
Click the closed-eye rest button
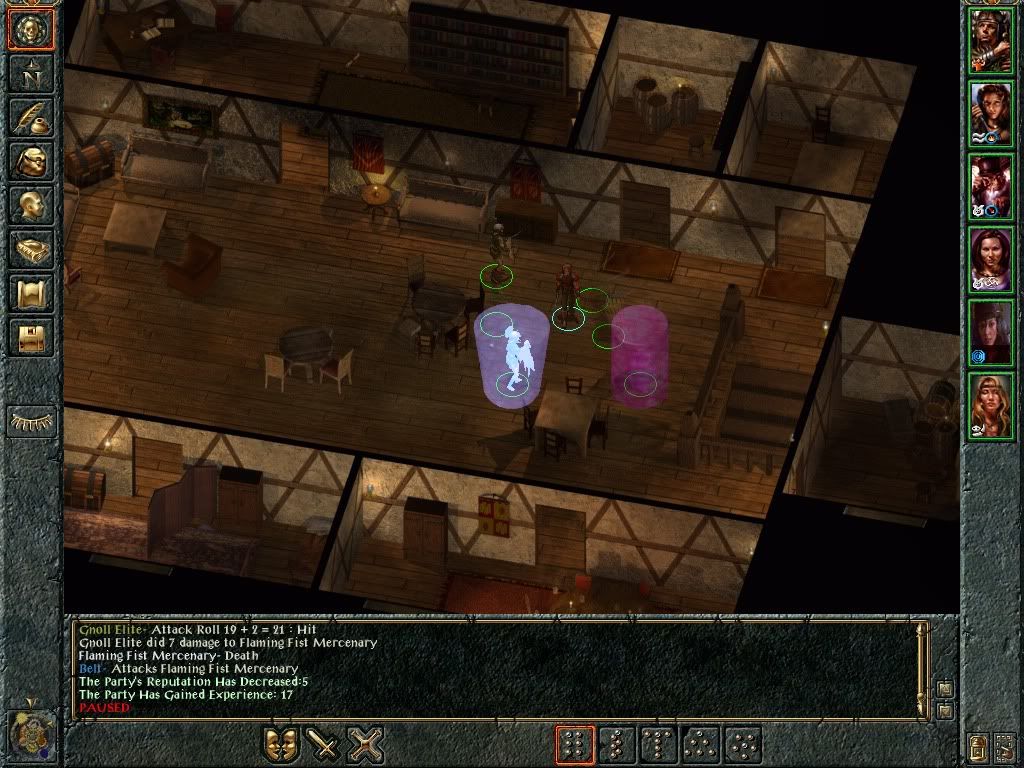(31, 421)
